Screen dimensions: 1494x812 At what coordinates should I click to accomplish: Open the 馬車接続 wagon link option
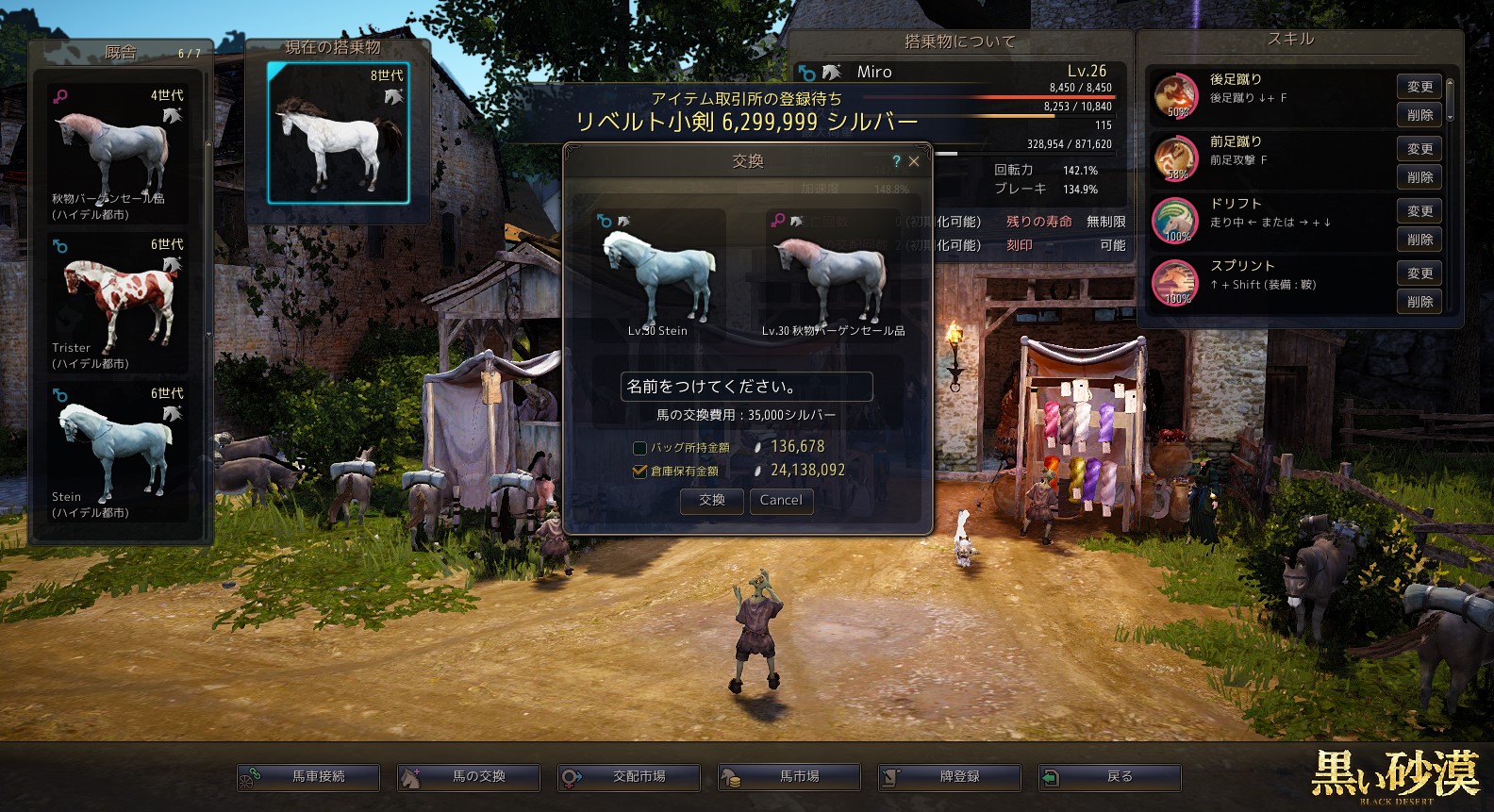tap(308, 777)
